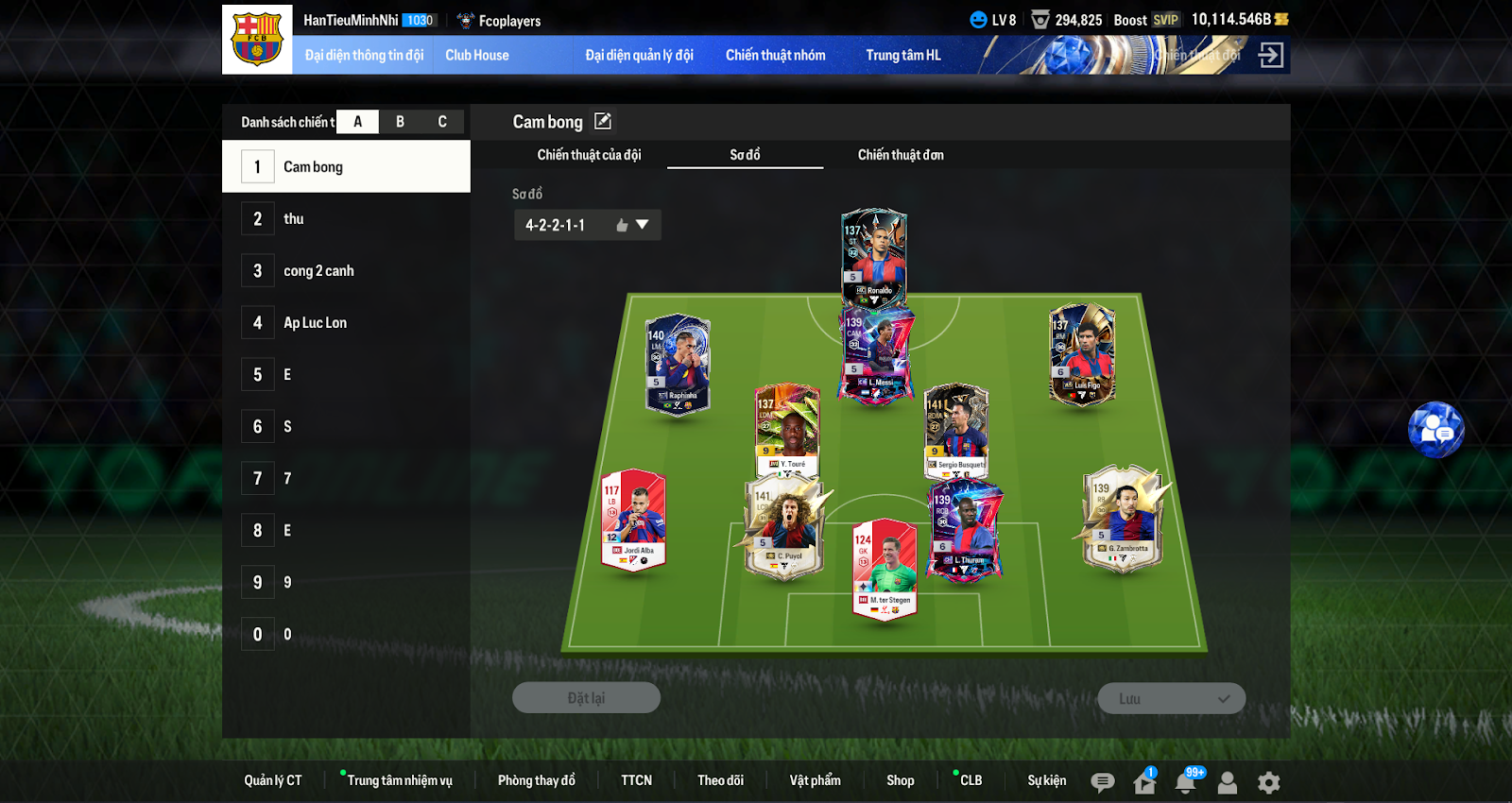Click the edit pencil next to Cam bong
1512x803 pixels.
[x=603, y=121]
